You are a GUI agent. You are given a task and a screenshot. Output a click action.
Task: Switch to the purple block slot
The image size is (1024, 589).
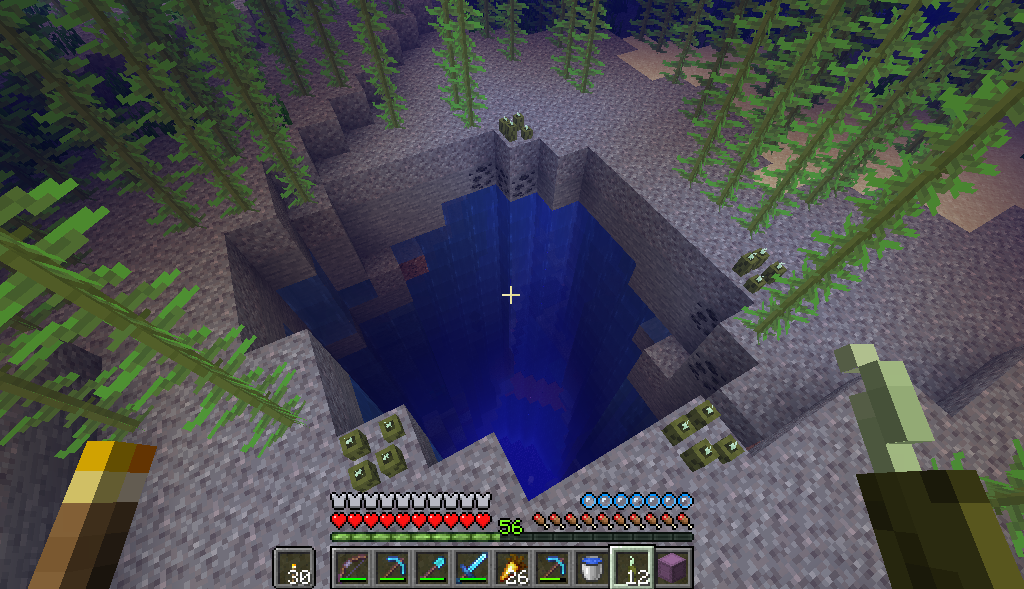(672, 568)
